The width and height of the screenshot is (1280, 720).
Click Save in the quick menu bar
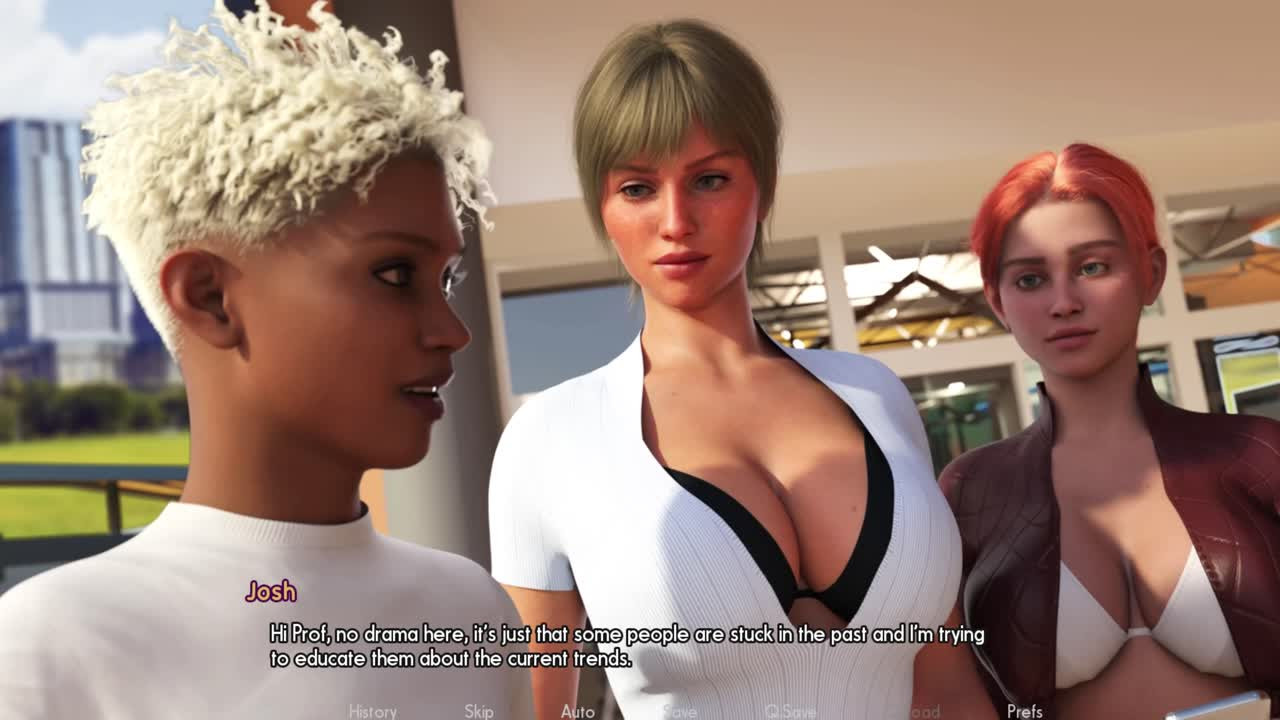678,712
